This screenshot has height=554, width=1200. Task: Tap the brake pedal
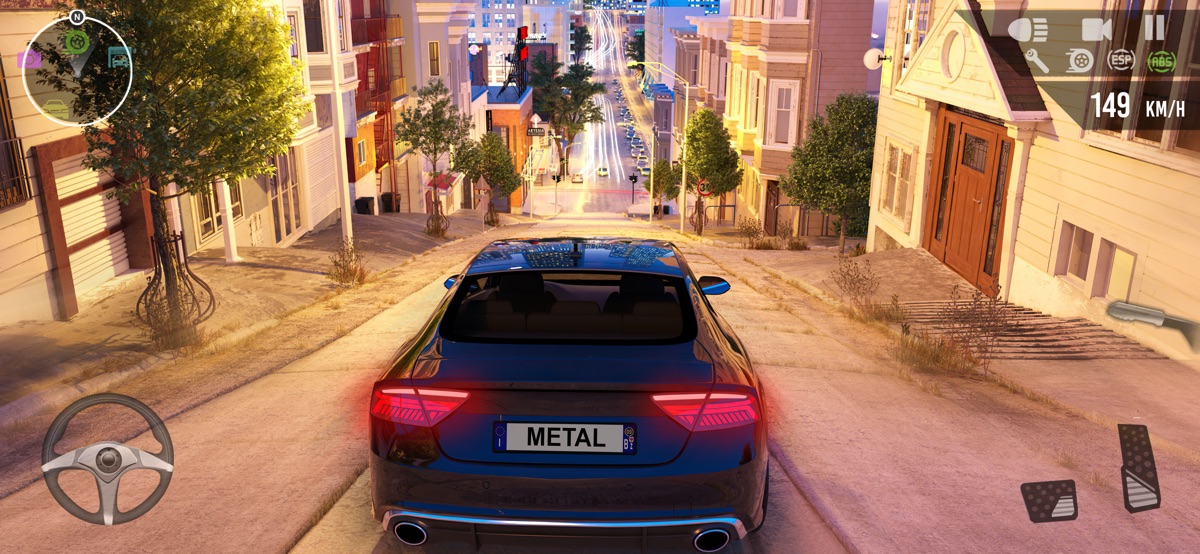pyautogui.click(x=1049, y=500)
